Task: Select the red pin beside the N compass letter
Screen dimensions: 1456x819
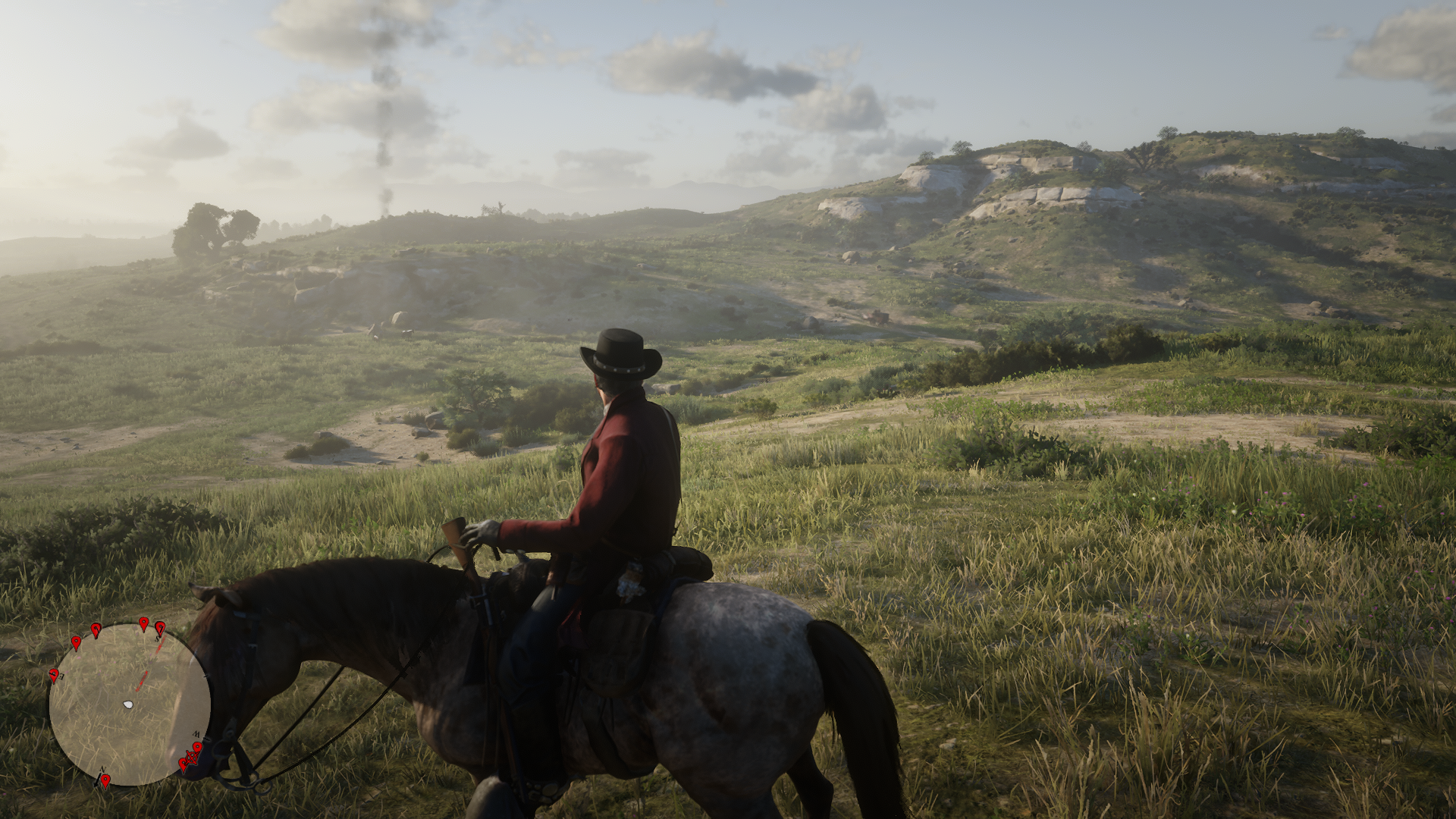Action: tap(105, 779)
